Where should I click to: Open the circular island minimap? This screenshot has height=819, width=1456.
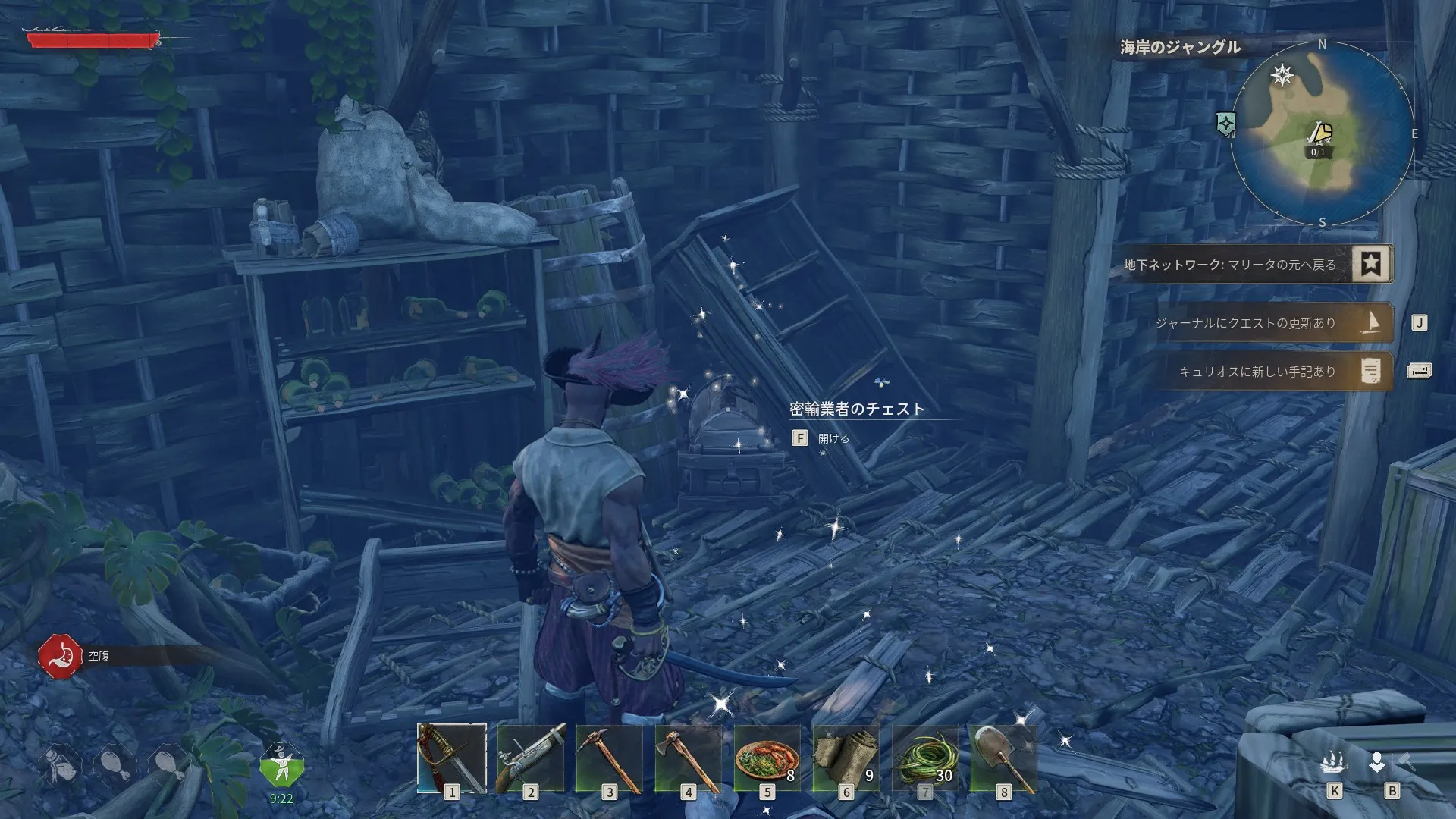(1322, 133)
